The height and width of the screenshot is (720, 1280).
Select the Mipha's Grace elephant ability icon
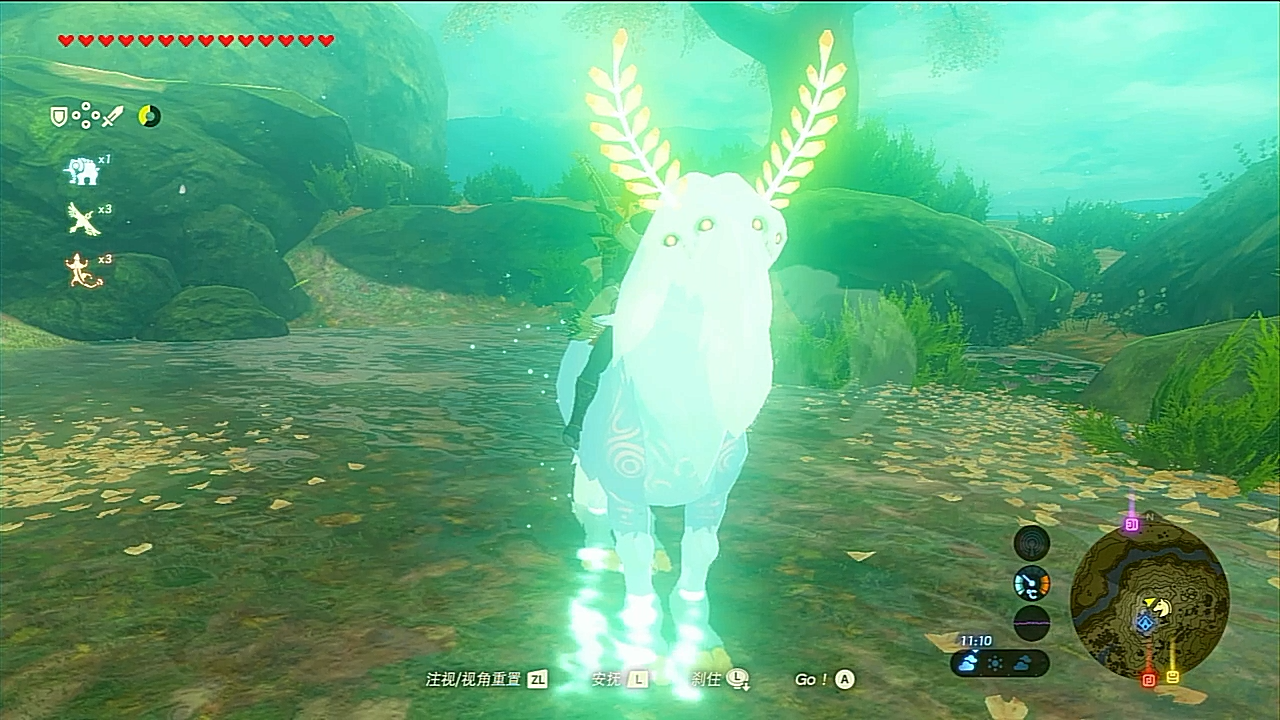point(80,170)
